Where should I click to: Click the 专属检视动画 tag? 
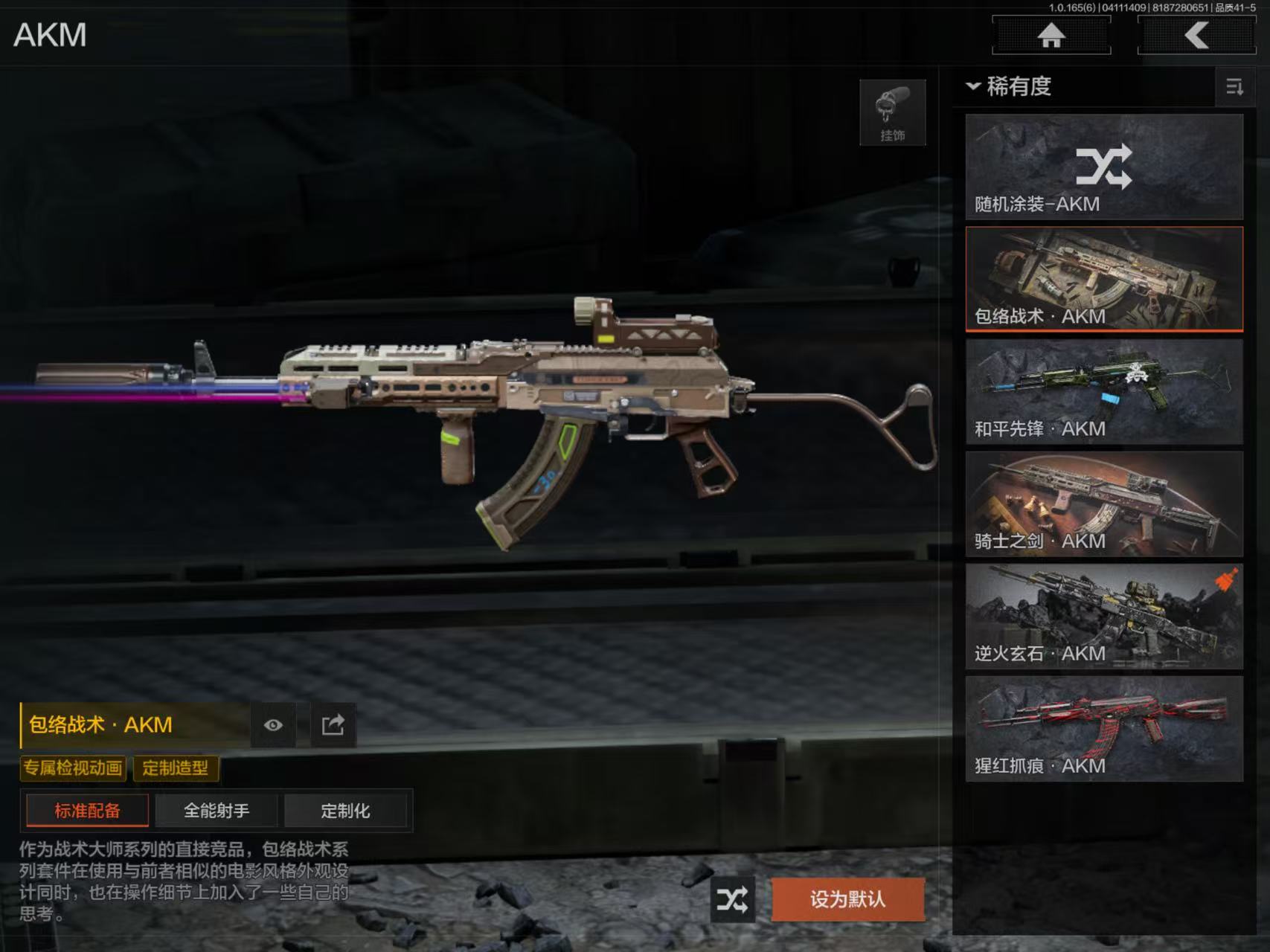(73, 768)
